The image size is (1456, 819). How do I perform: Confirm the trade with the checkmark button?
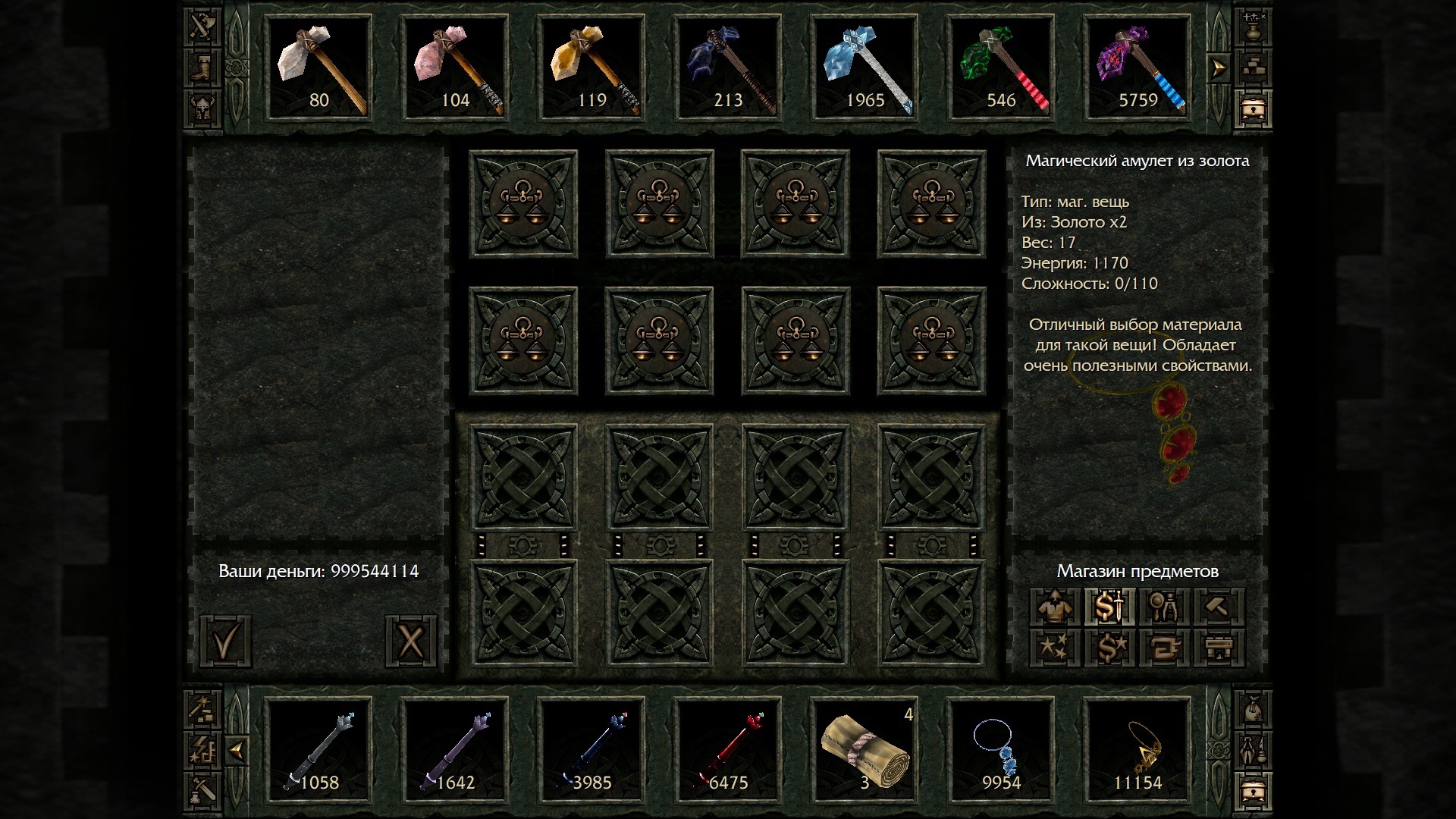(225, 642)
